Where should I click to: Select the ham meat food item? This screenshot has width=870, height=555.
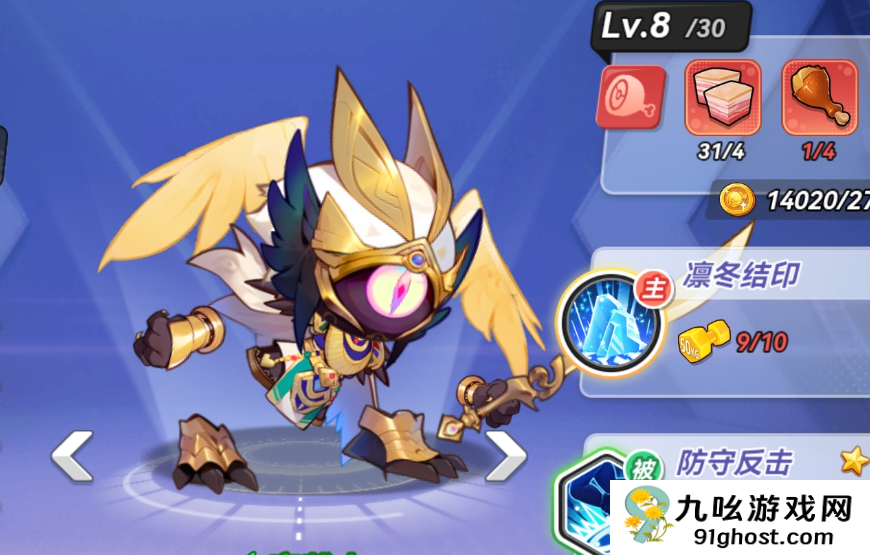(x=631, y=98)
